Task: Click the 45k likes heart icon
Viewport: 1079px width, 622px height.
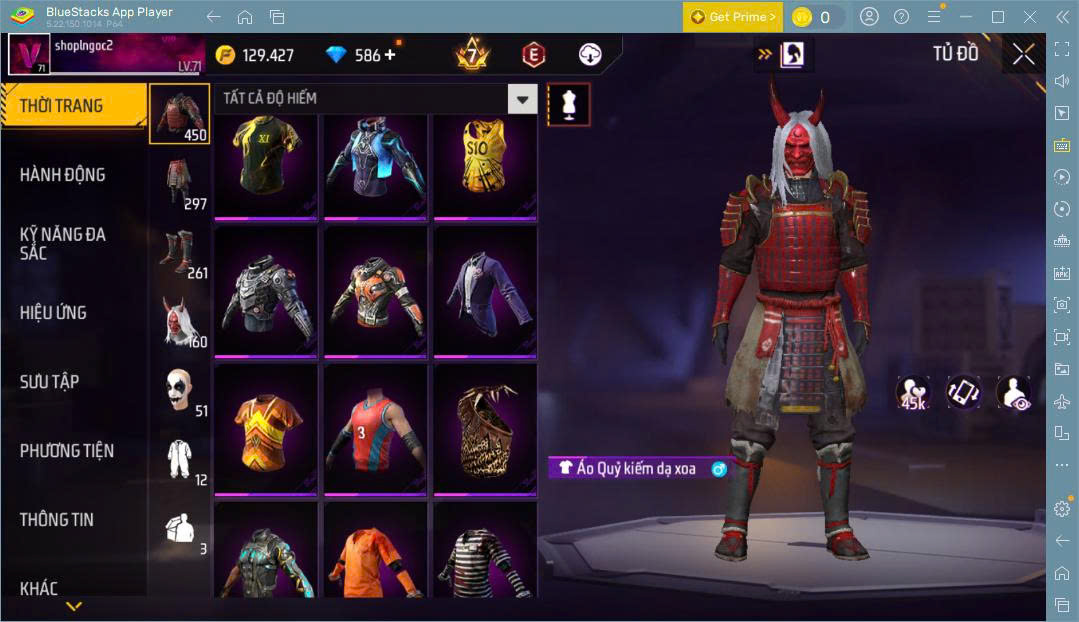Action: 913,392
